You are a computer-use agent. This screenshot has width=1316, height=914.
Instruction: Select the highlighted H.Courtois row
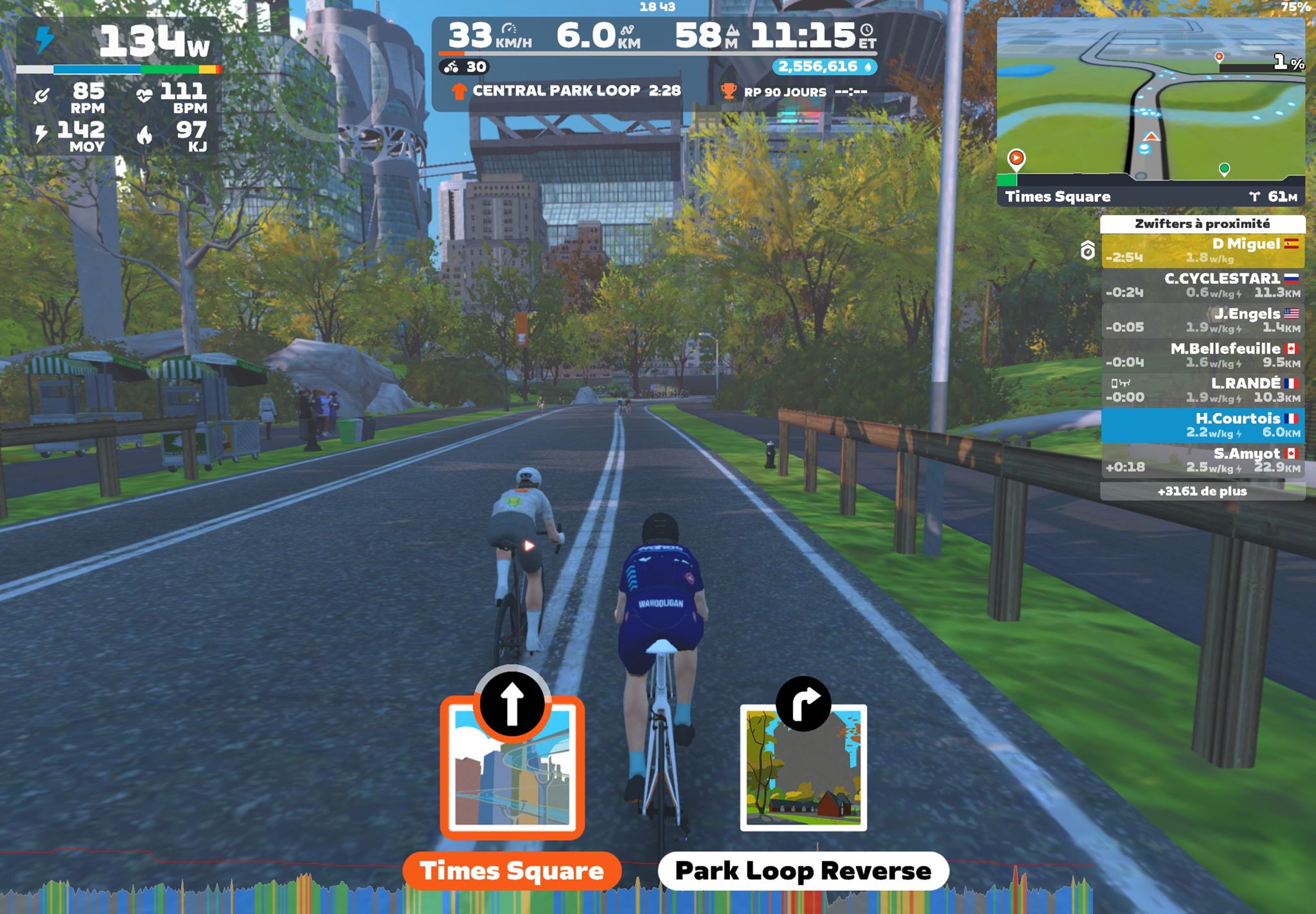(x=1202, y=425)
